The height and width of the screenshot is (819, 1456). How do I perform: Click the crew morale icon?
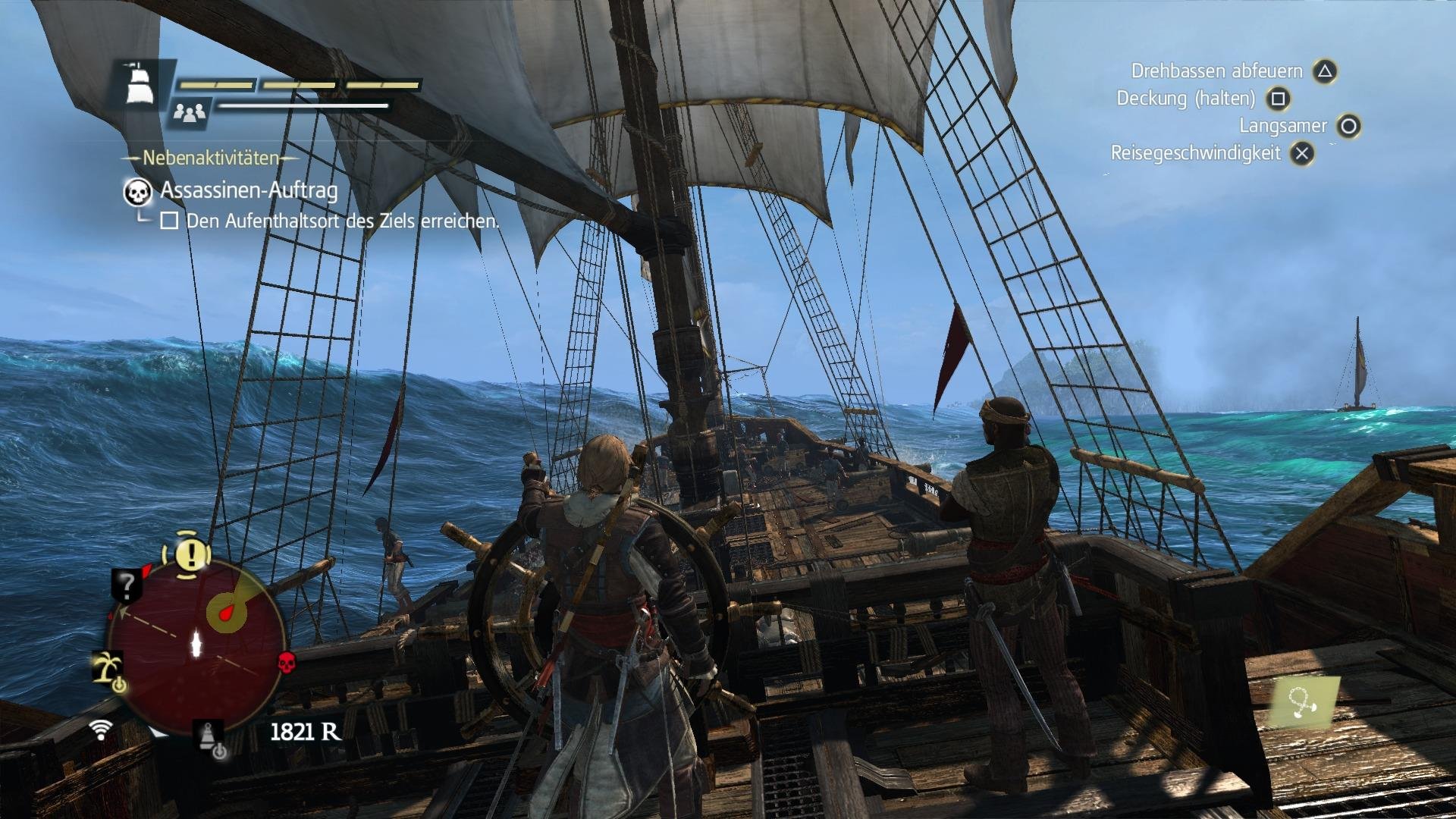[x=190, y=112]
